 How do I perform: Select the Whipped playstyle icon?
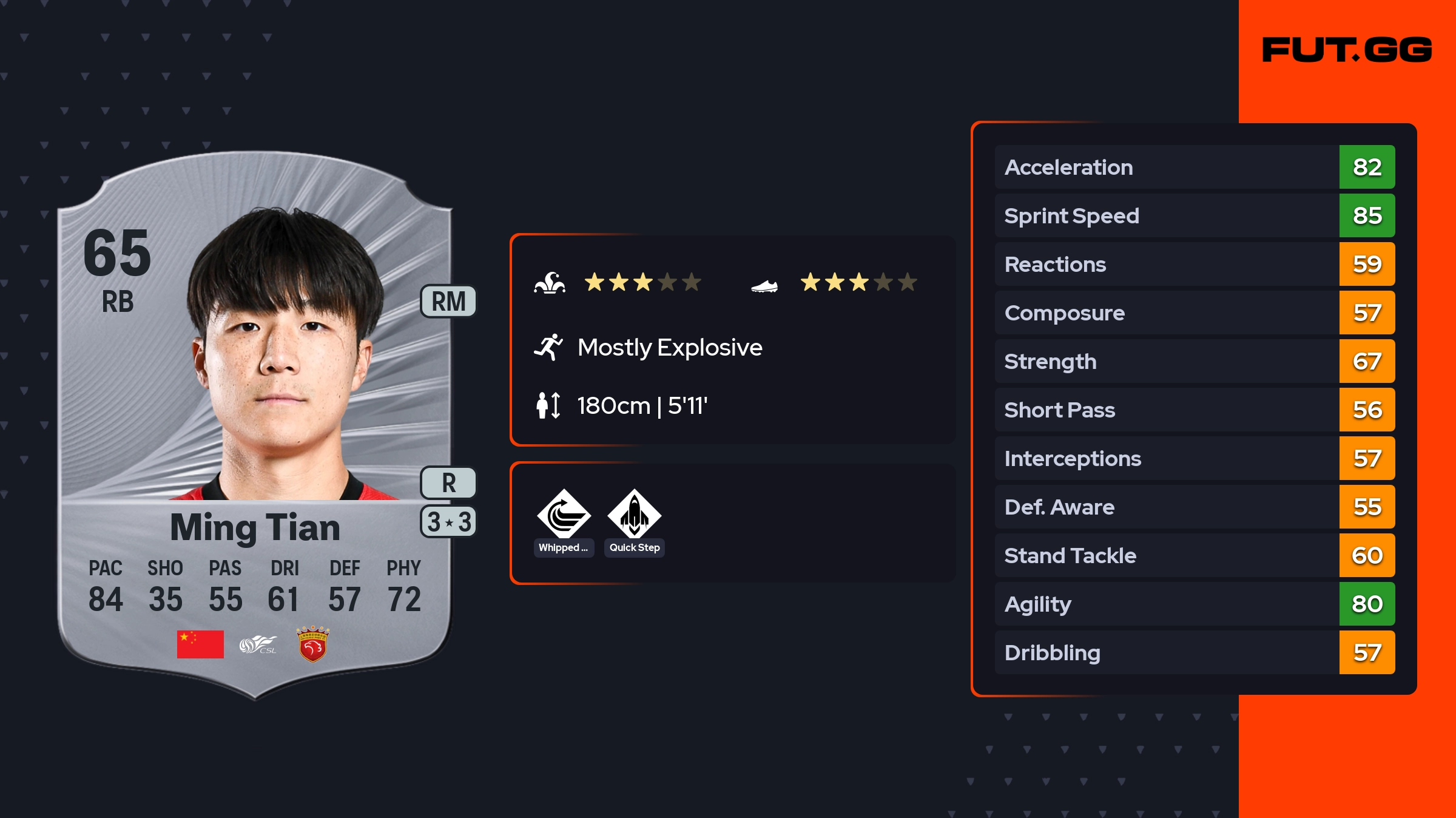tap(564, 515)
